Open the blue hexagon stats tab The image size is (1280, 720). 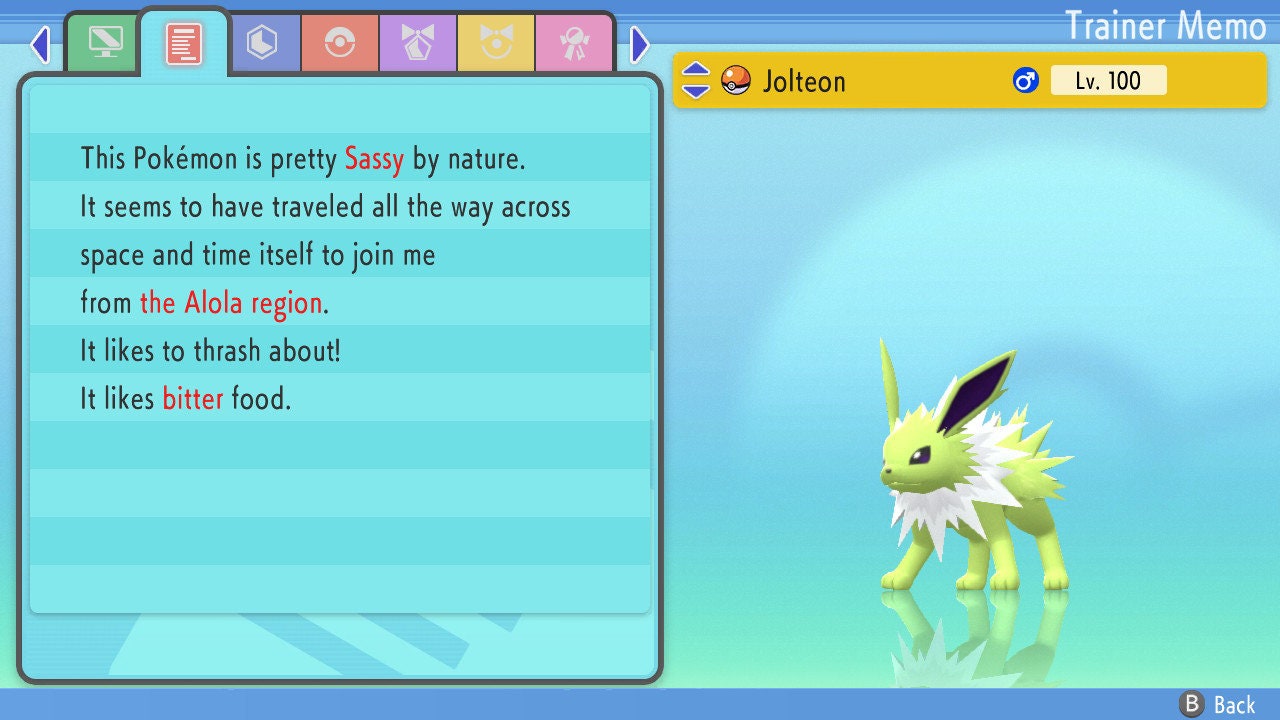pos(262,43)
